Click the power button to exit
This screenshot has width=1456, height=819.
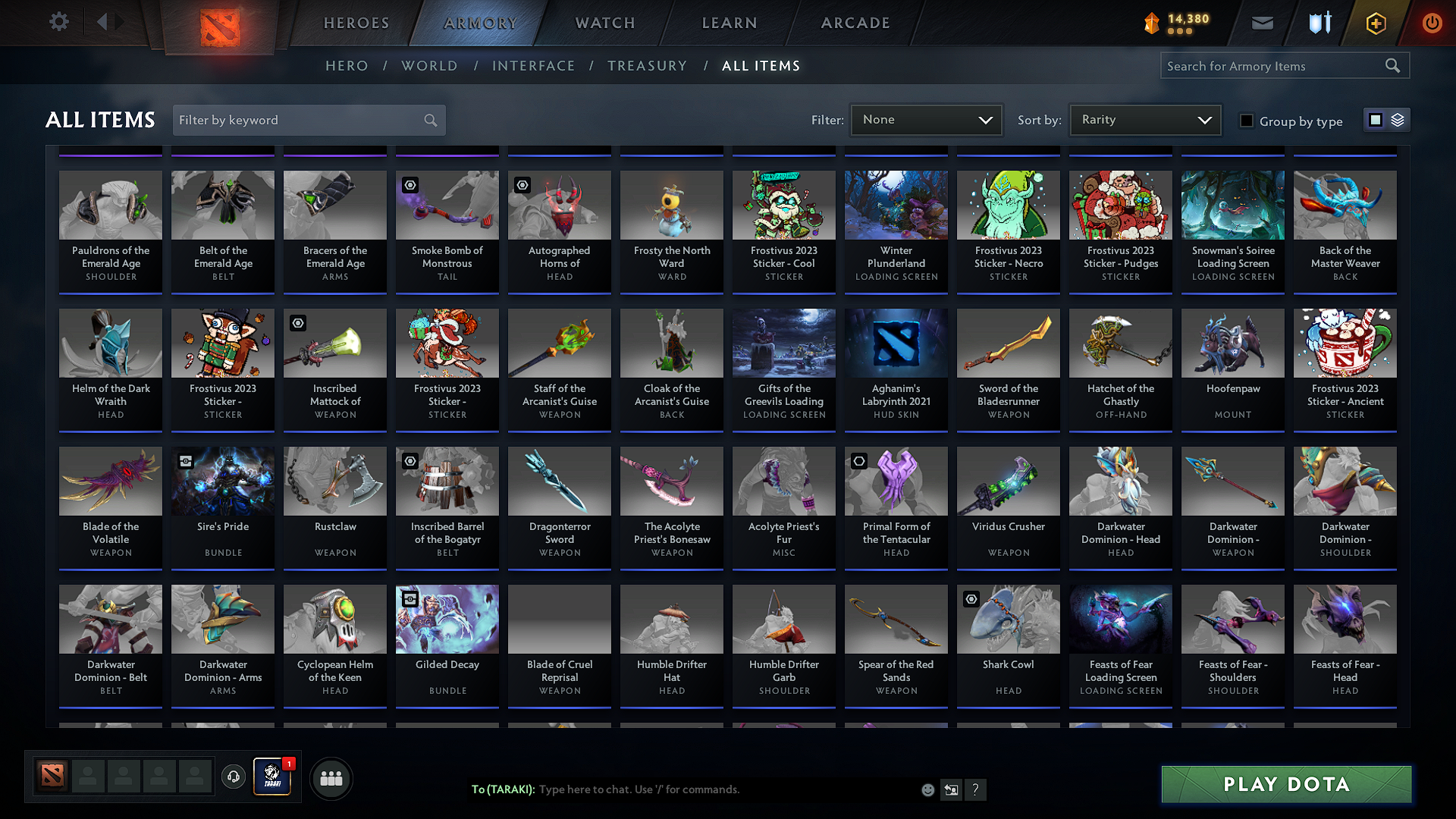point(1432,23)
